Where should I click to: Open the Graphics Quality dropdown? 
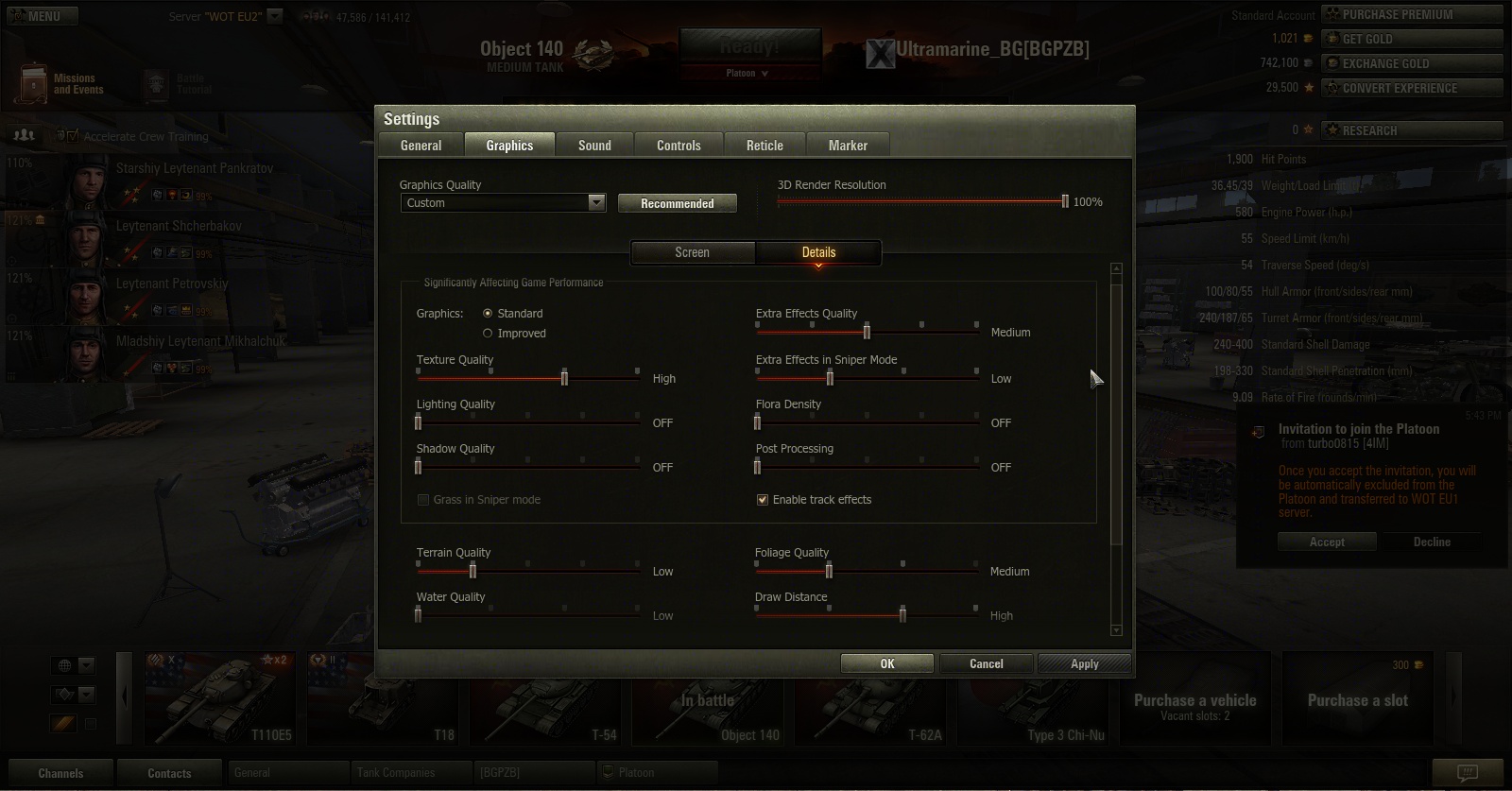point(595,203)
